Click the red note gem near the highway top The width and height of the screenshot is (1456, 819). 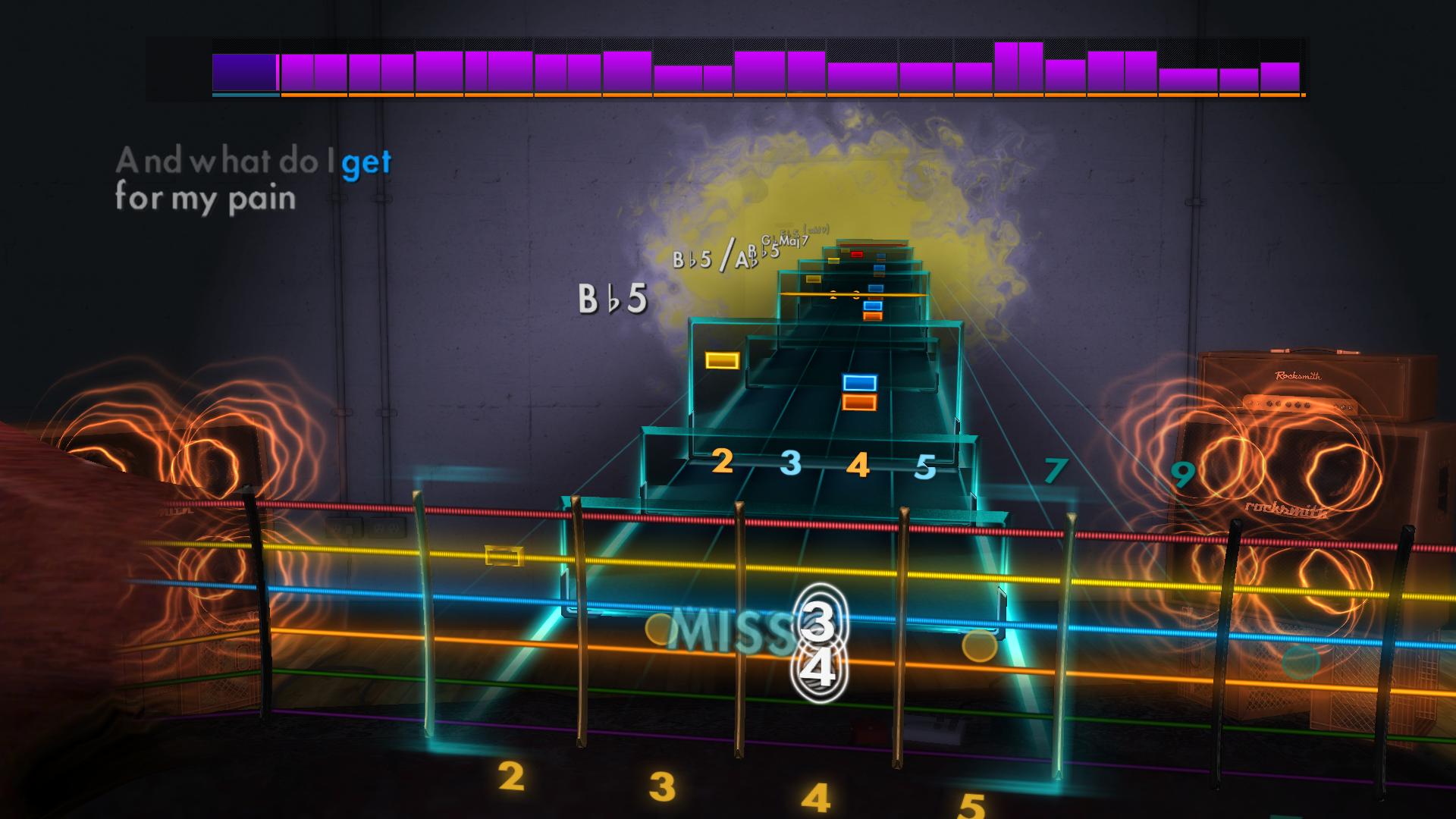pyautogui.click(x=855, y=255)
